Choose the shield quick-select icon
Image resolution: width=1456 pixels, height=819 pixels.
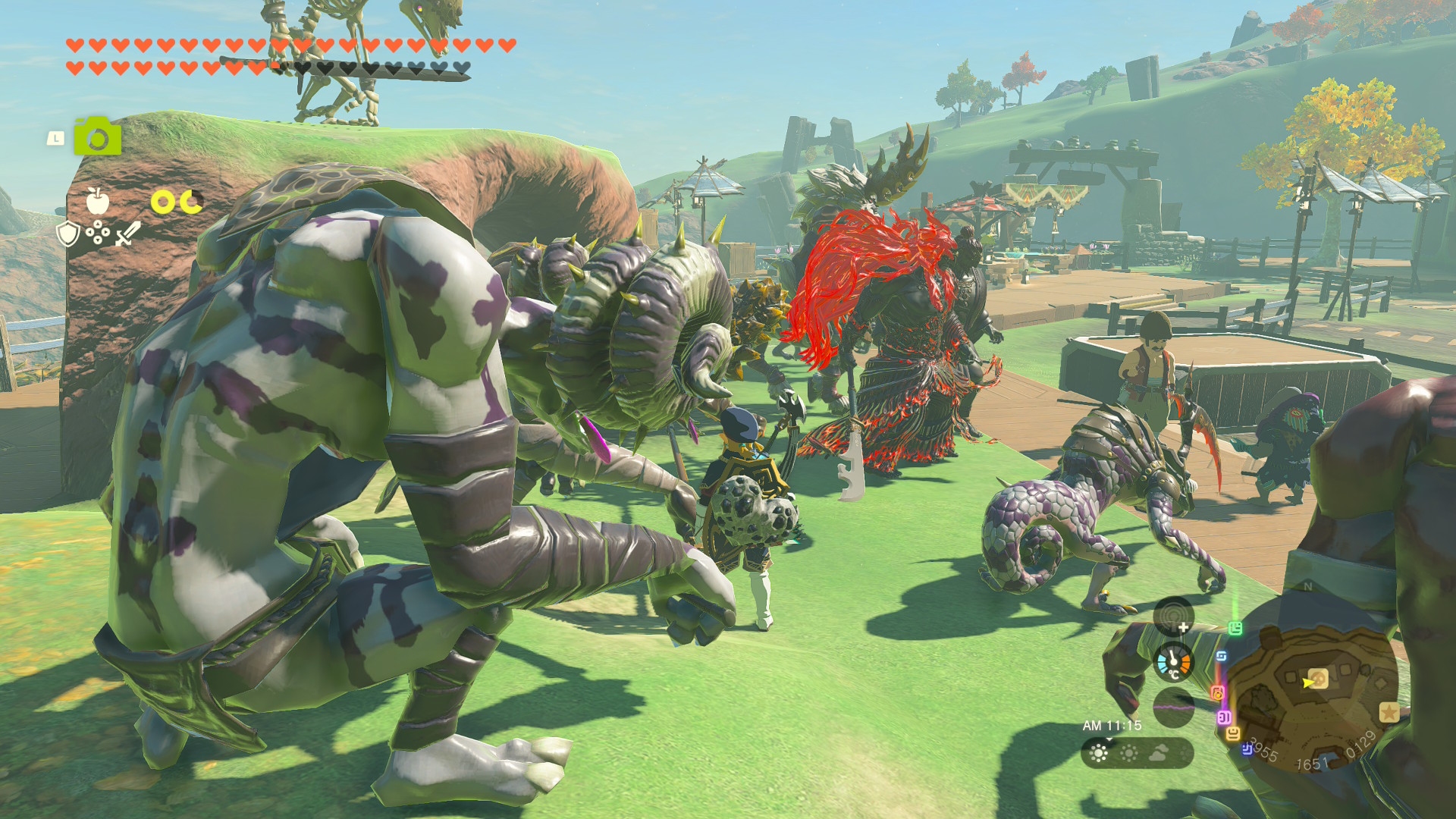pyautogui.click(x=68, y=234)
